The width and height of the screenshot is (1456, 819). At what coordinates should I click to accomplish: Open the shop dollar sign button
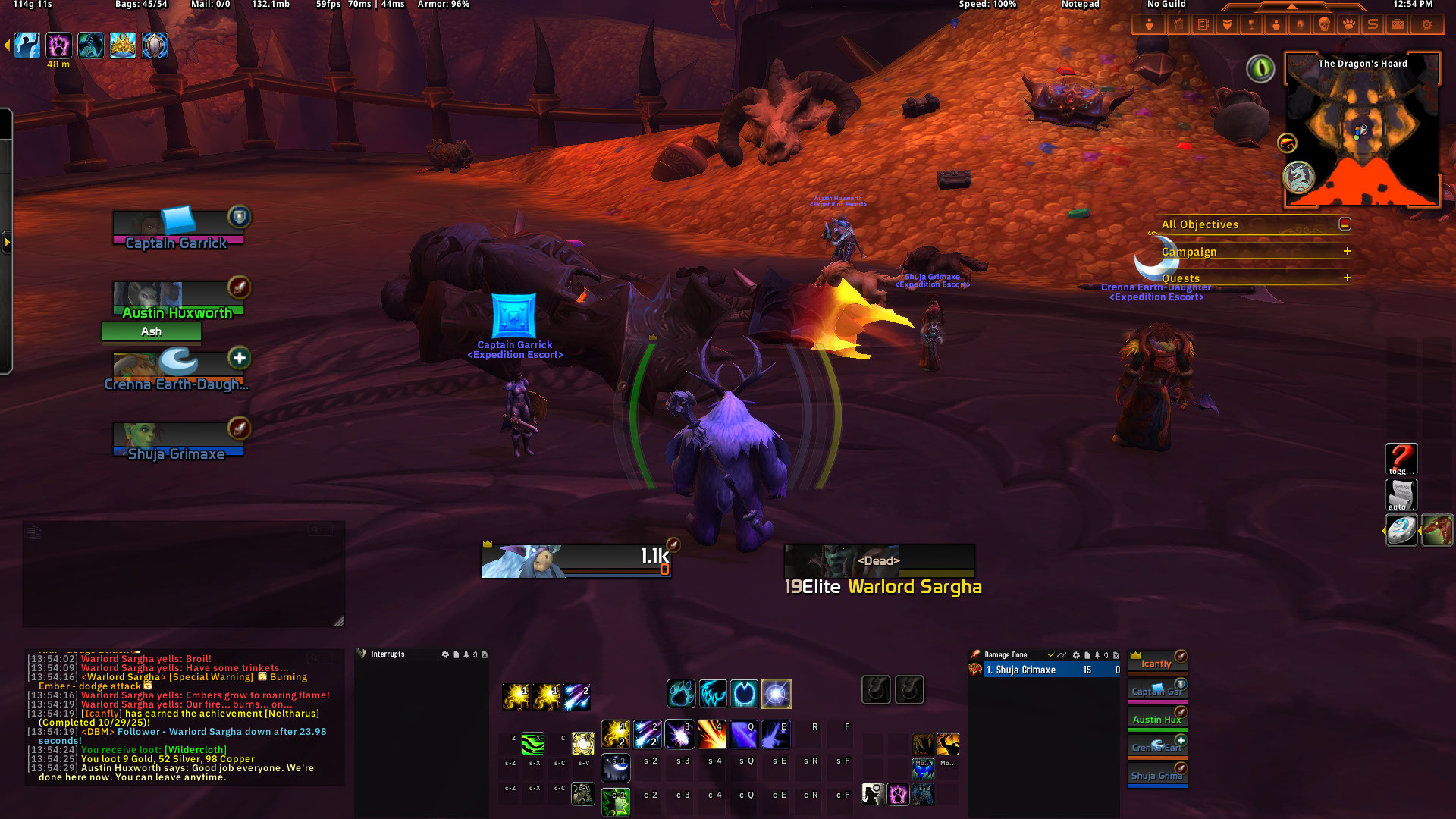coord(1373,25)
